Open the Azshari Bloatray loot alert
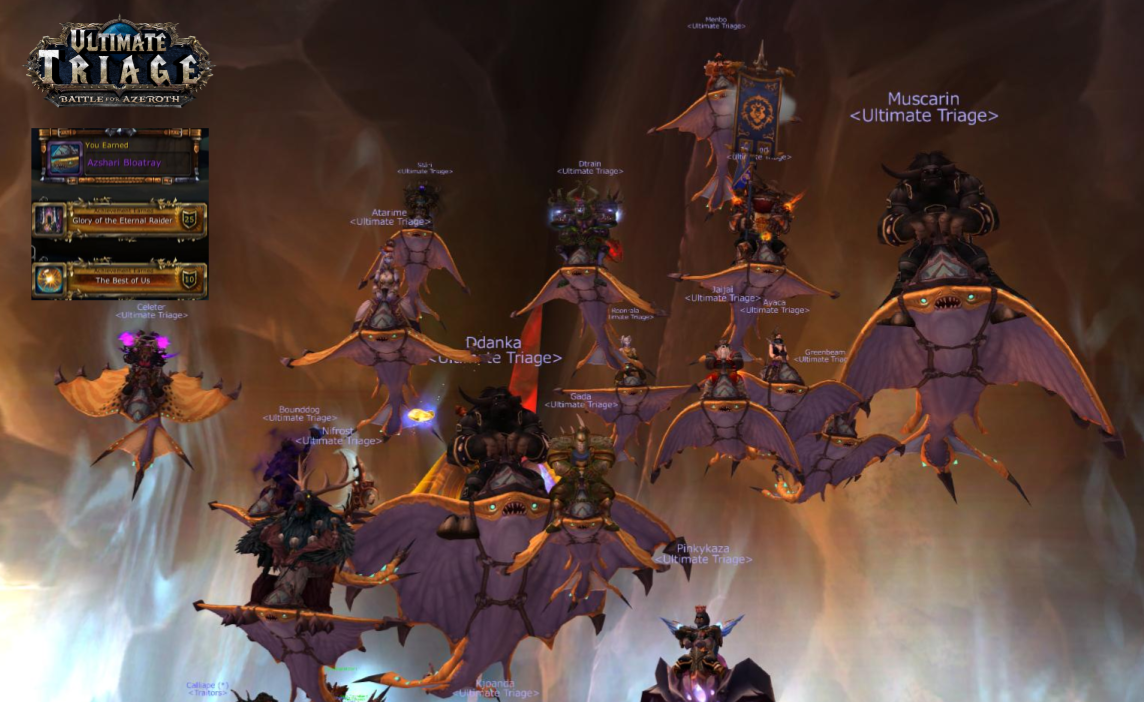This screenshot has height=702, width=1144. click(122, 159)
